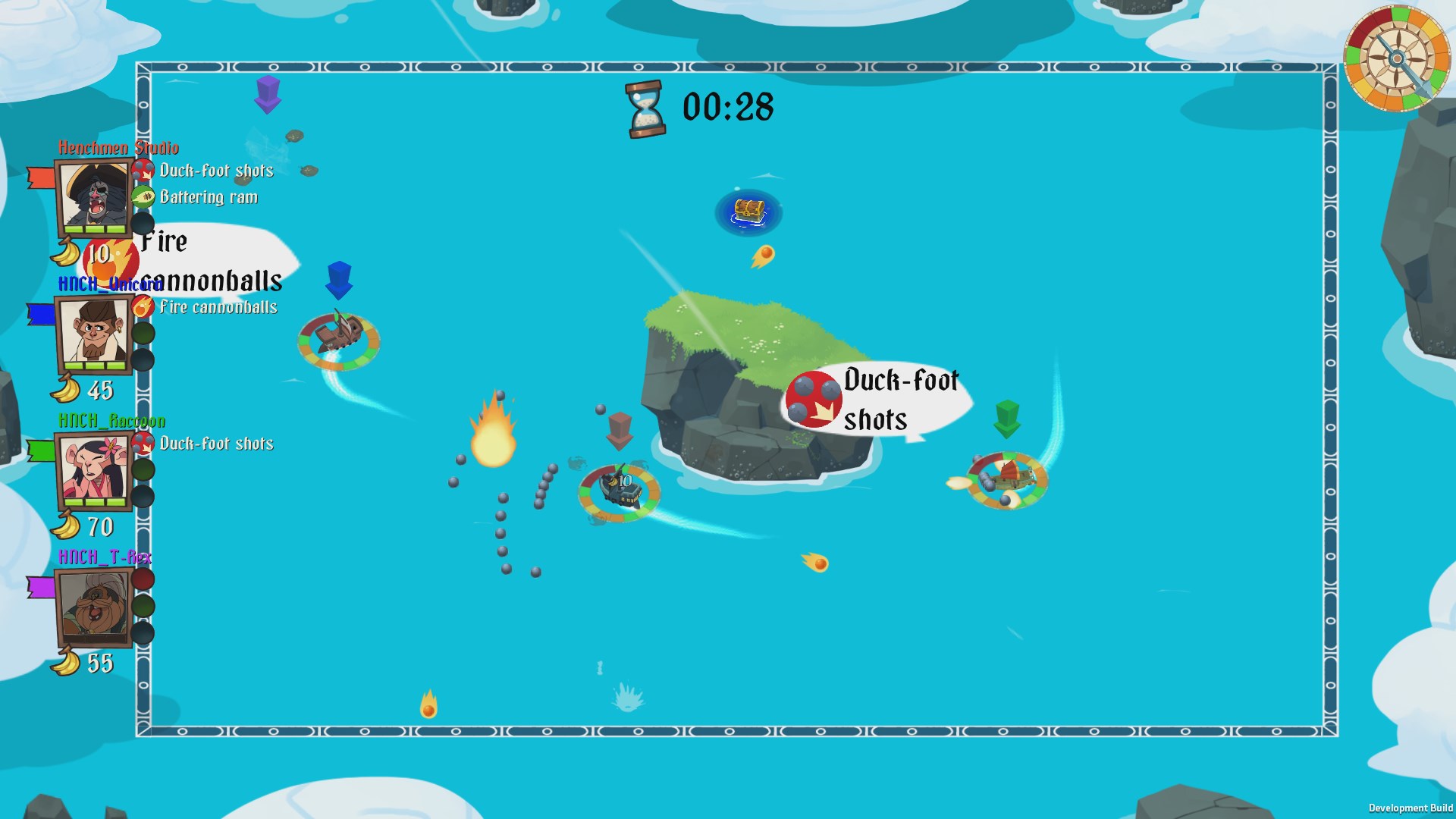The height and width of the screenshot is (819, 1456).
Task: Select the Duck-foot shots icon for Henchmen Studio
Action: click(x=143, y=170)
